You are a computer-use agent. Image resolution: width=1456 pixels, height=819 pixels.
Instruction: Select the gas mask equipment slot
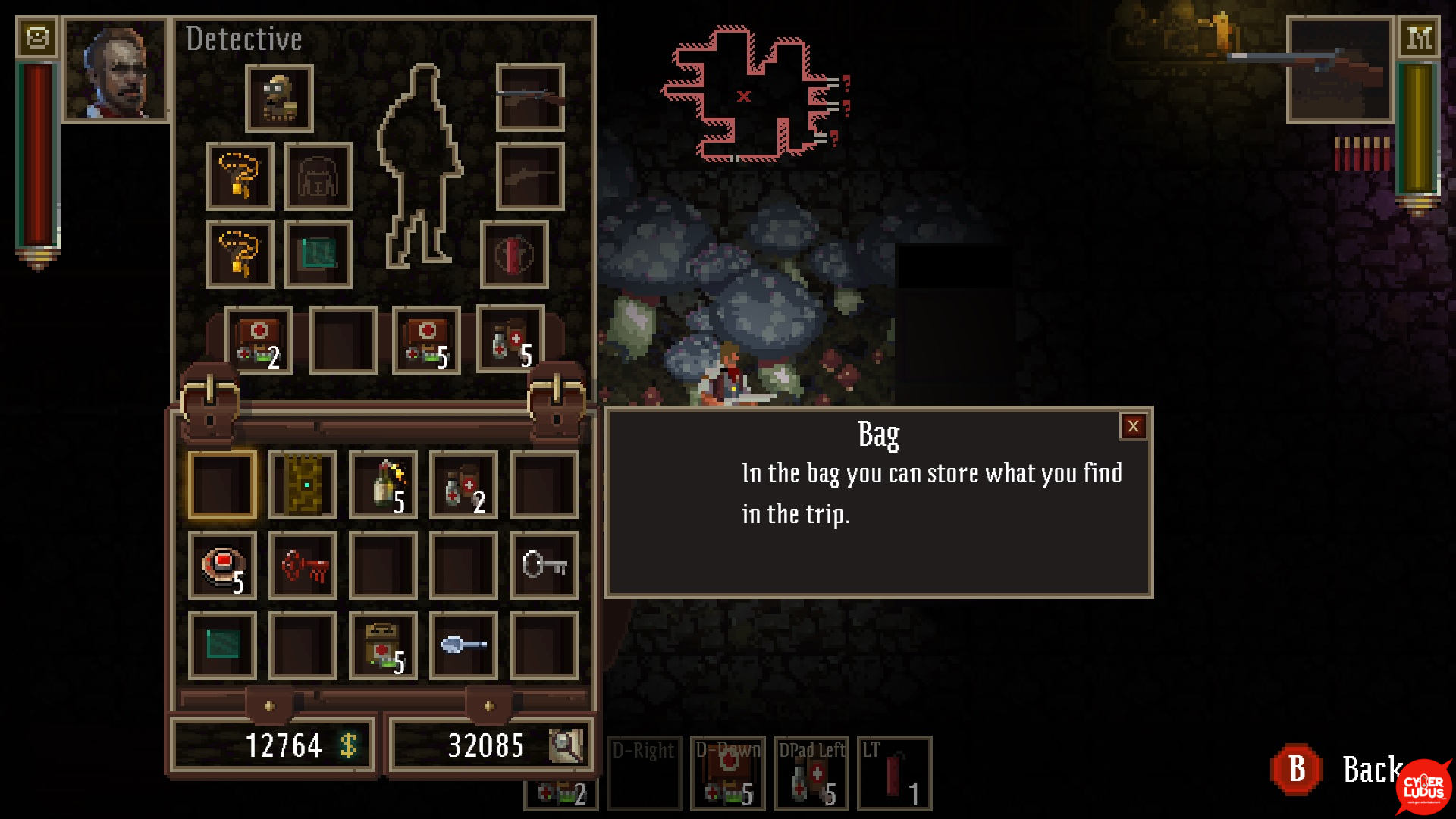tap(279, 99)
